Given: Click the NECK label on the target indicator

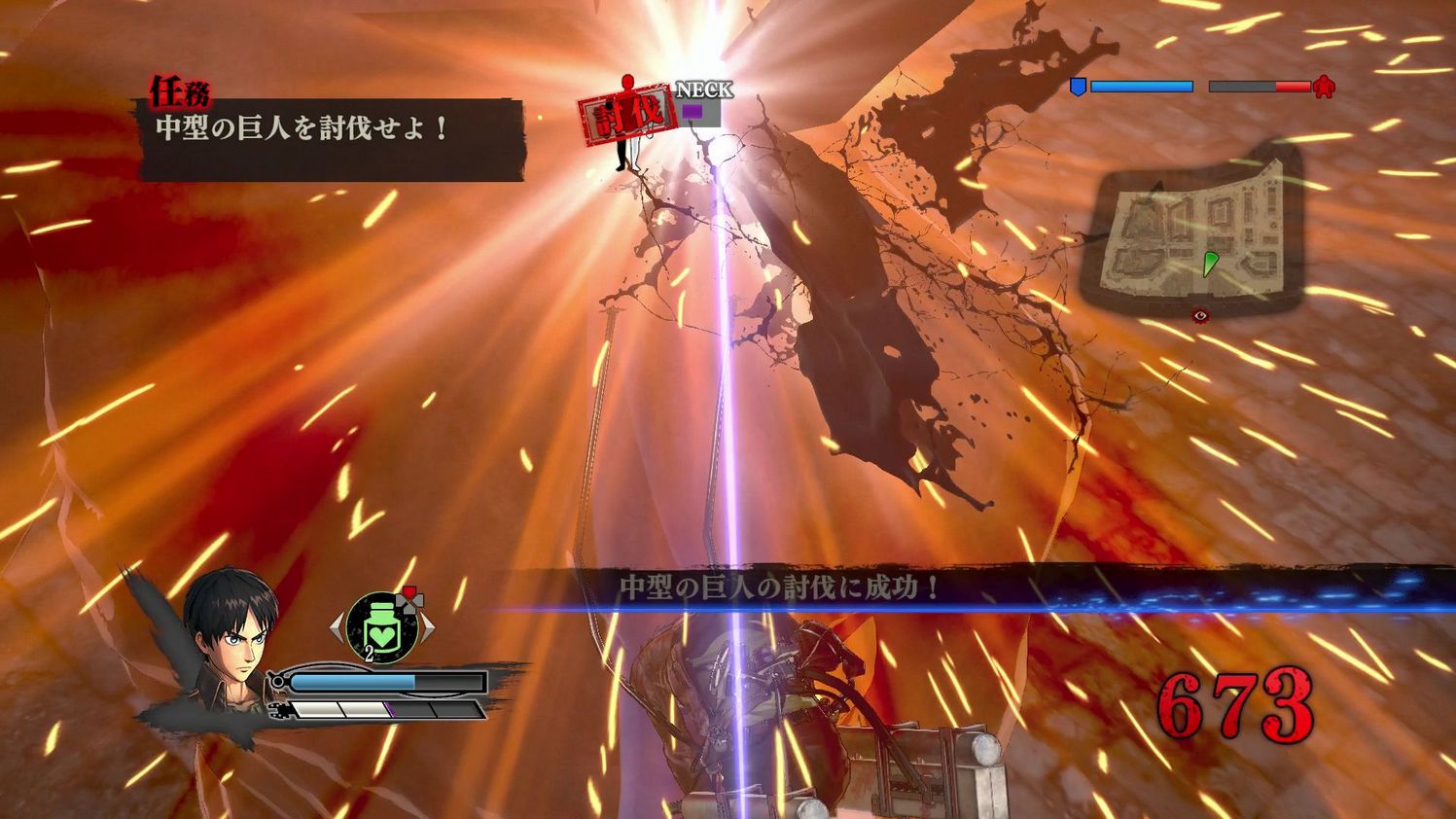Looking at the screenshot, I should pos(703,89).
